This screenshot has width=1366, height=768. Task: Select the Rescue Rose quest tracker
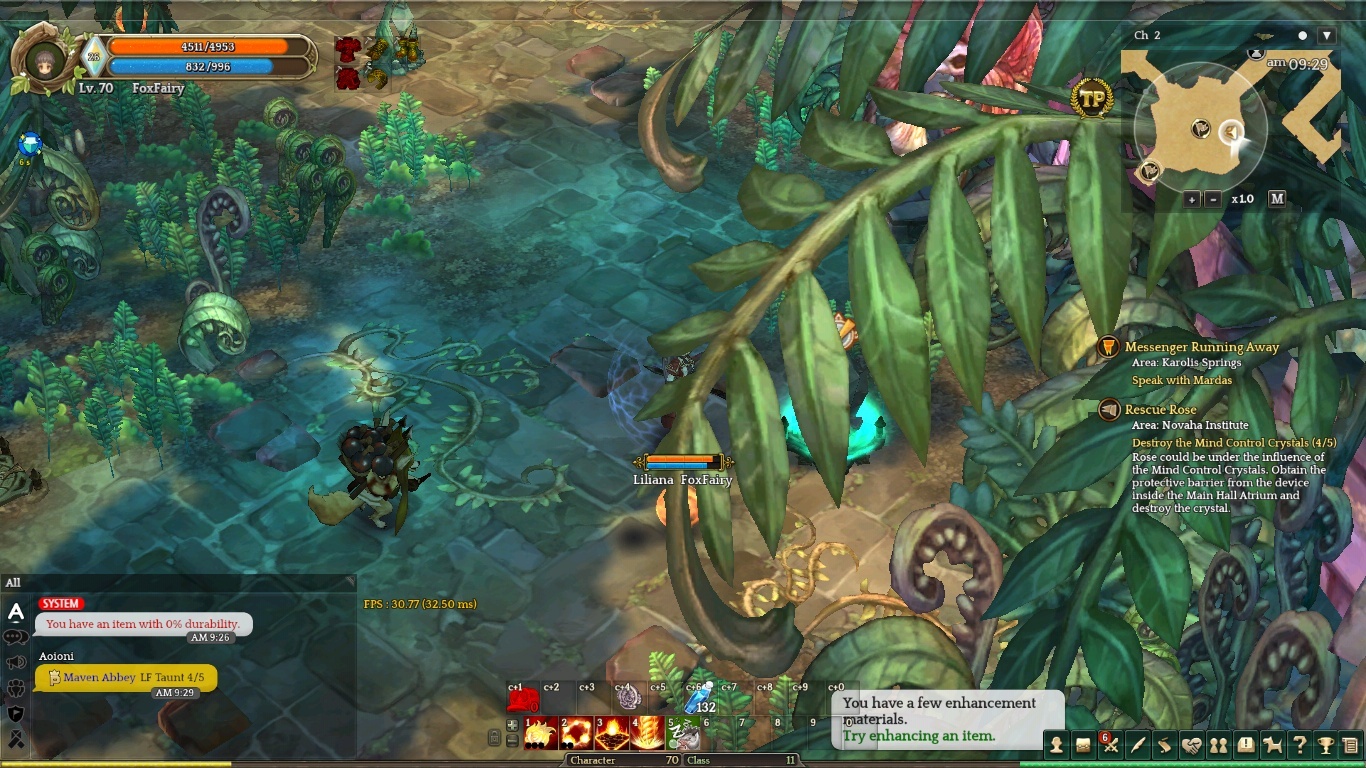pos(1160,410)
